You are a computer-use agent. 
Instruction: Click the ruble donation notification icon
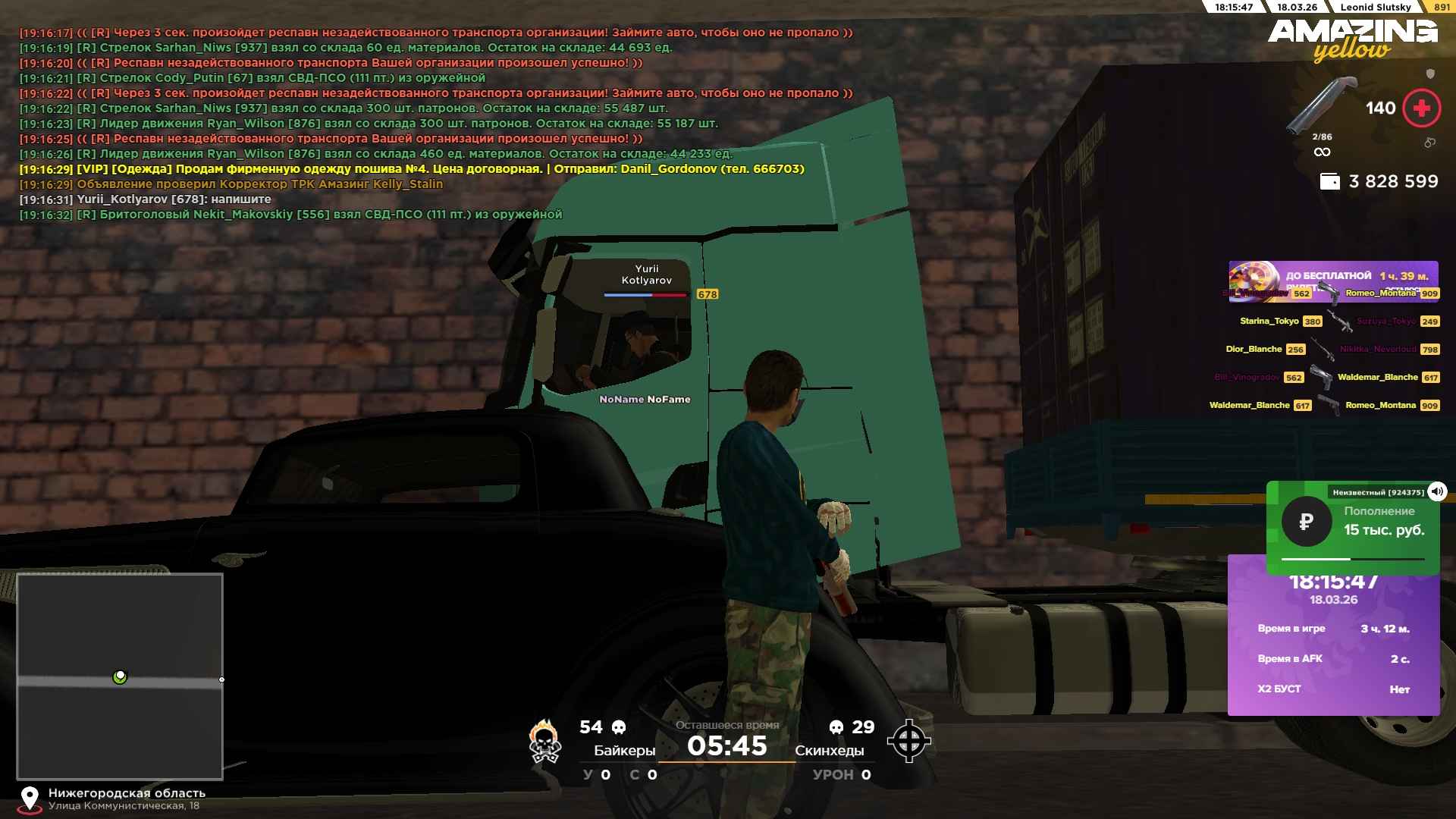tap(1306, 522)
